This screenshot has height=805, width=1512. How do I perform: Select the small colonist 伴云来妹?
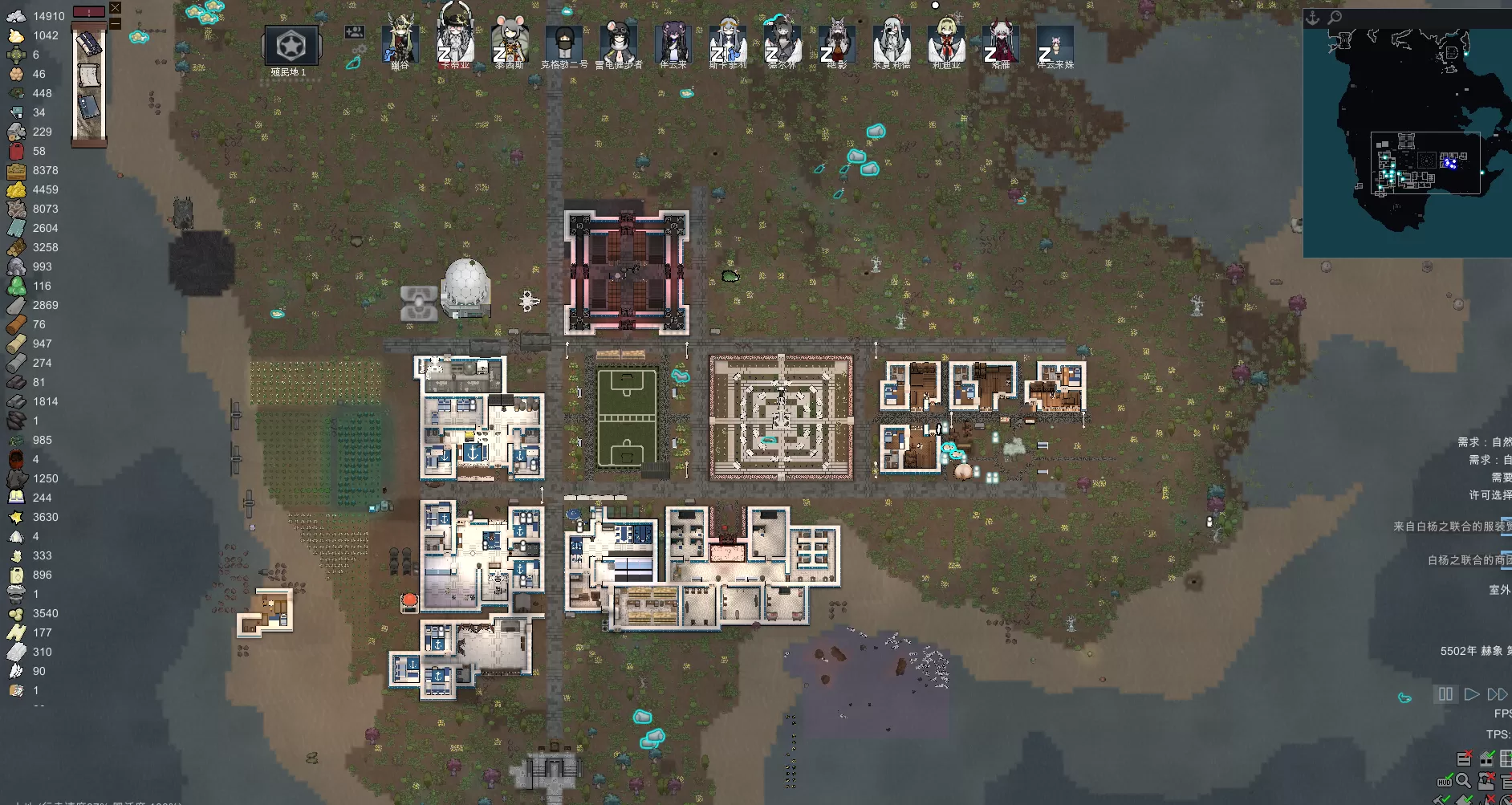point(1055,43)
